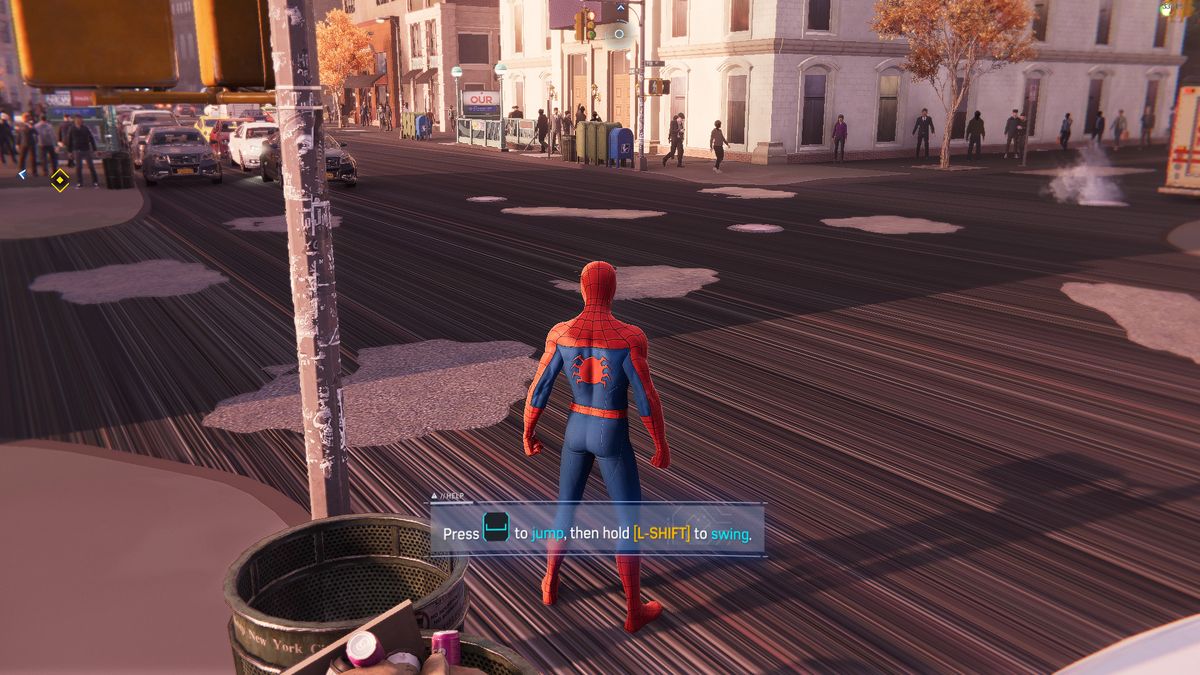Select the yellow diamond objective waypoint marker
Image resolution: width=1200 pixels, height=675 pixels.
(x=60, y=180)
